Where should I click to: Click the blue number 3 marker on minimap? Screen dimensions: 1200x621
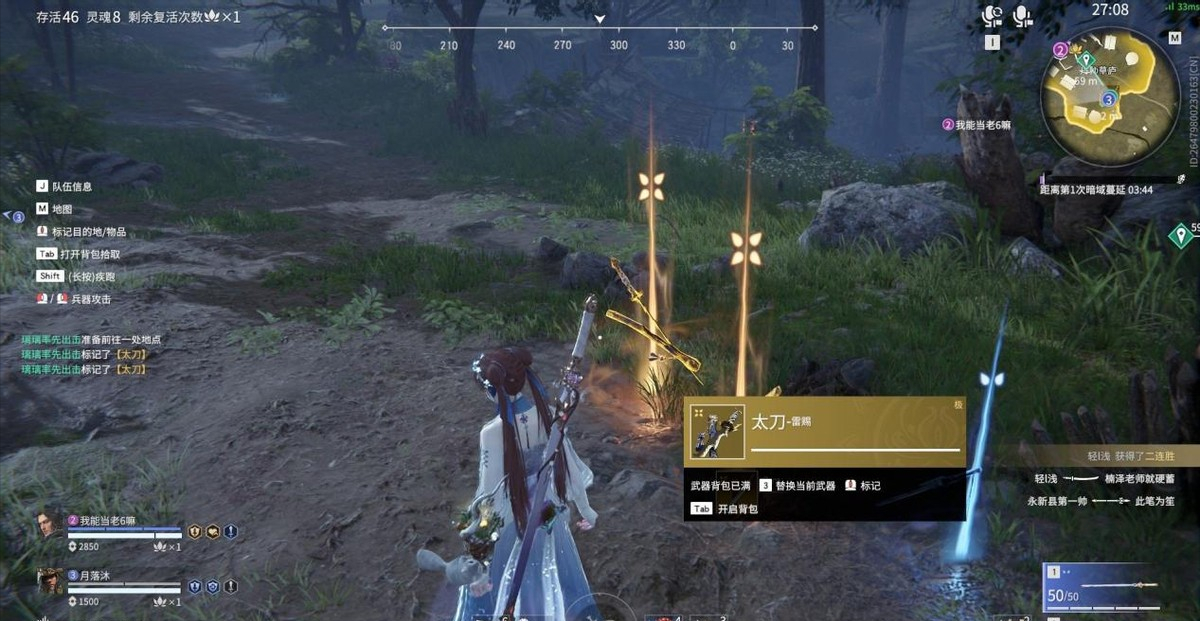coord(1108,99)
